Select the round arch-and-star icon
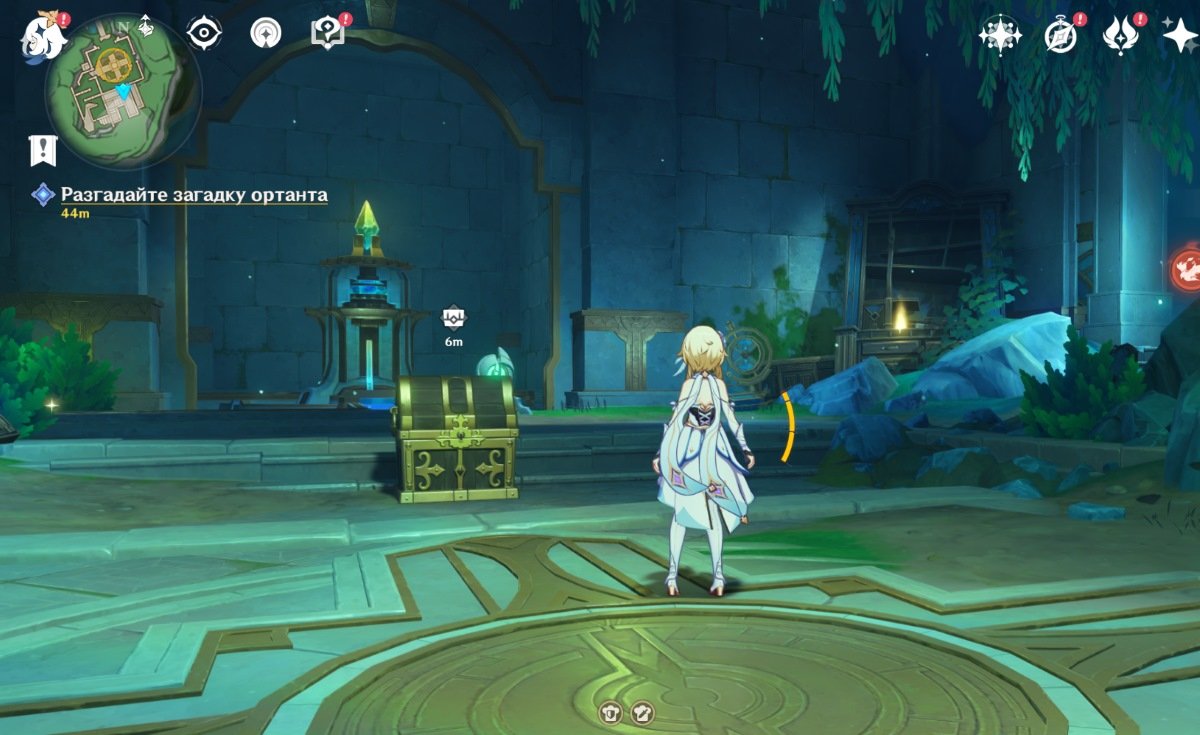 (x=266, y=33)
